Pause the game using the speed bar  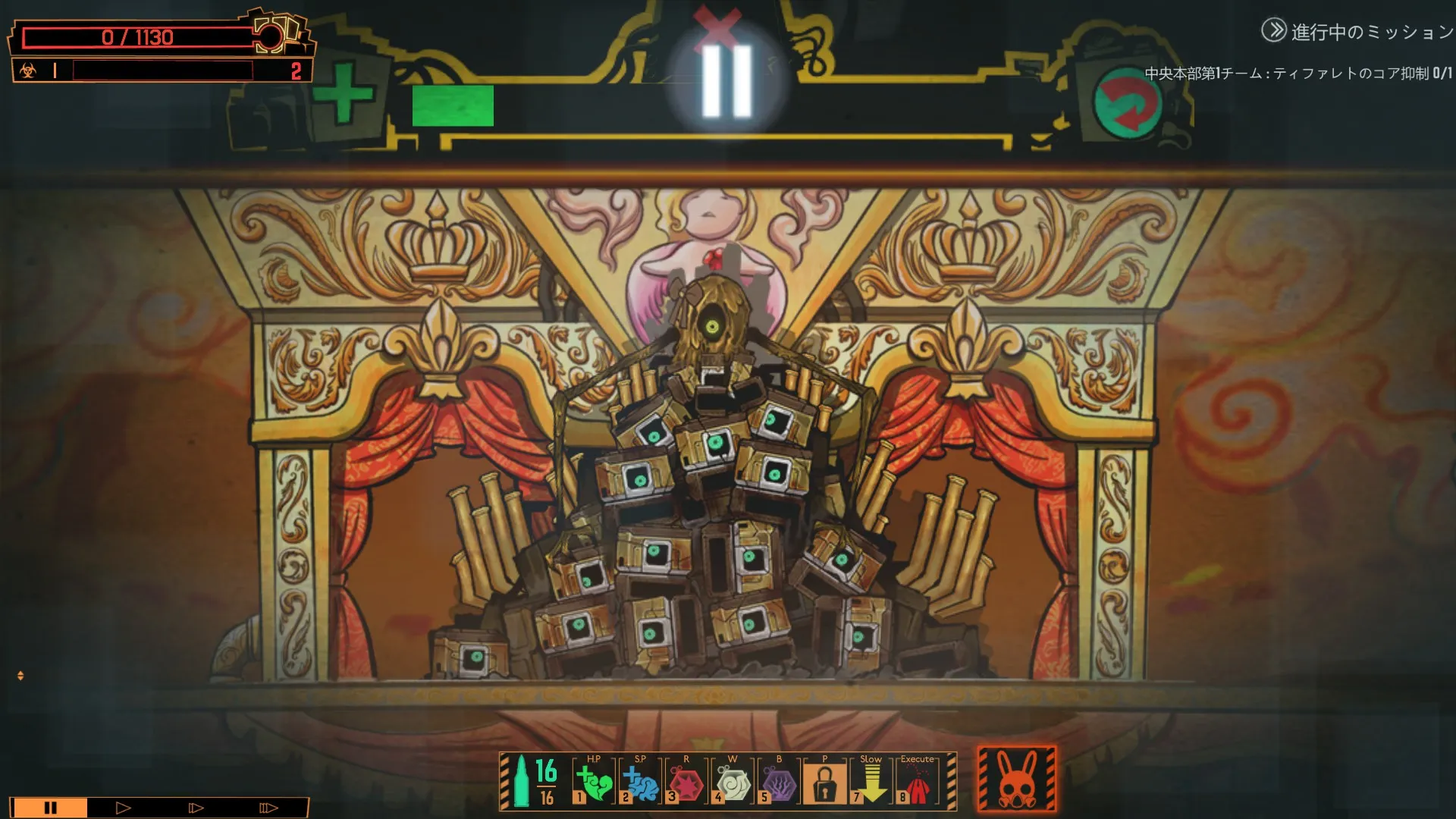tap(50, 808)
